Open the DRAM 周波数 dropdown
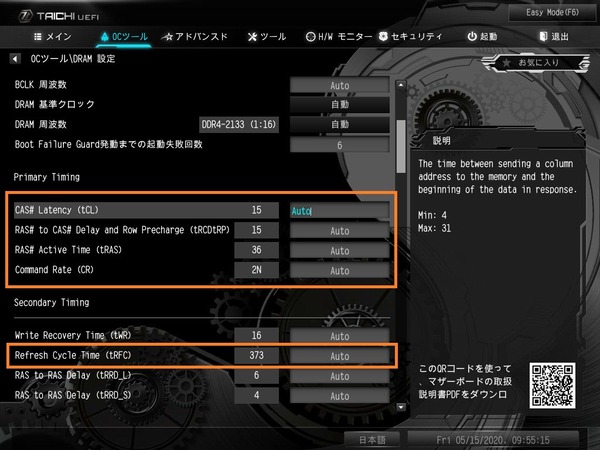The width and height of the screenshot is (600, 450). point(340,124)
